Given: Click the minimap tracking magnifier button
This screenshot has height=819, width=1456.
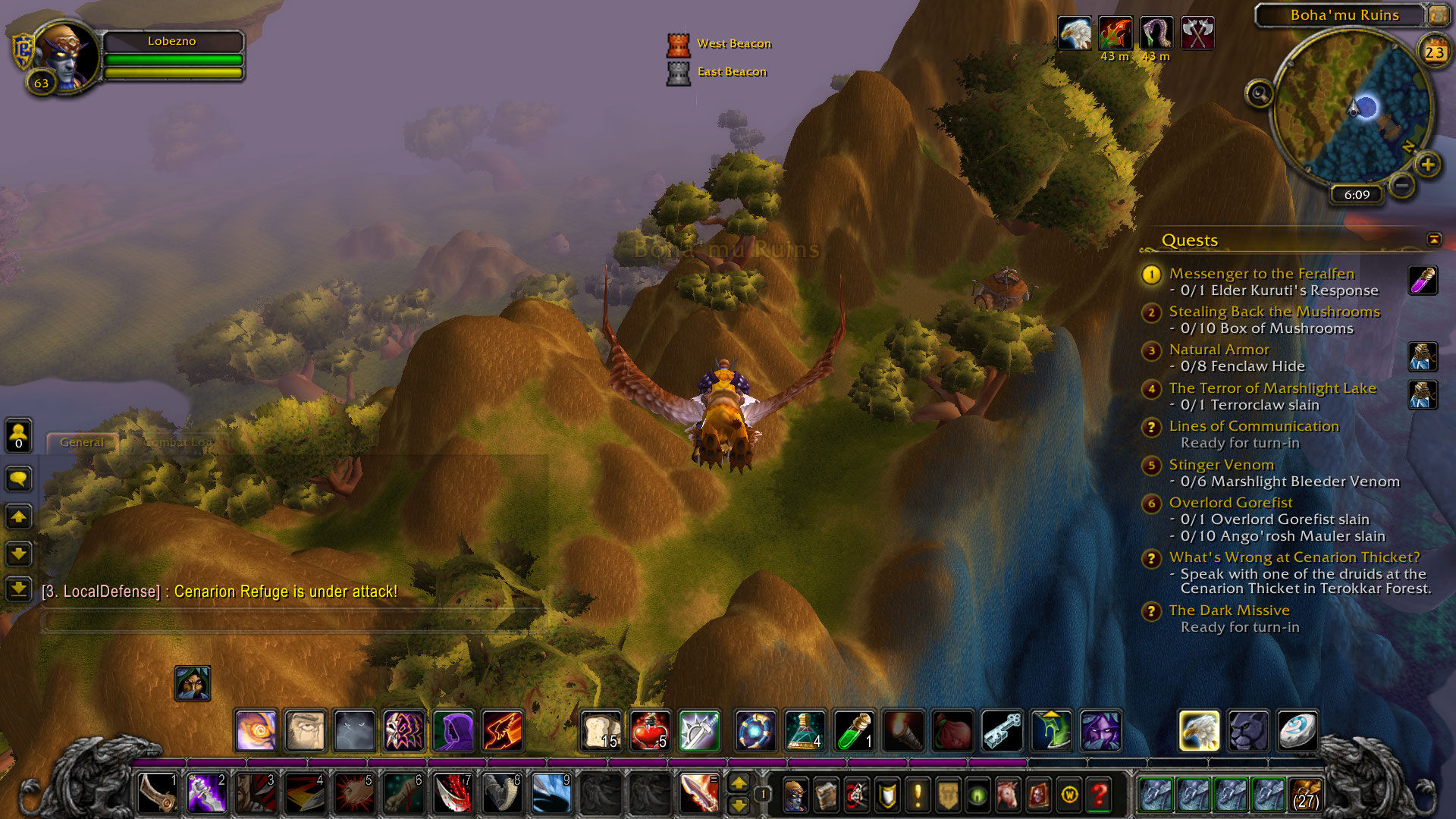Looking at the screenshot, I should 1260,94.
